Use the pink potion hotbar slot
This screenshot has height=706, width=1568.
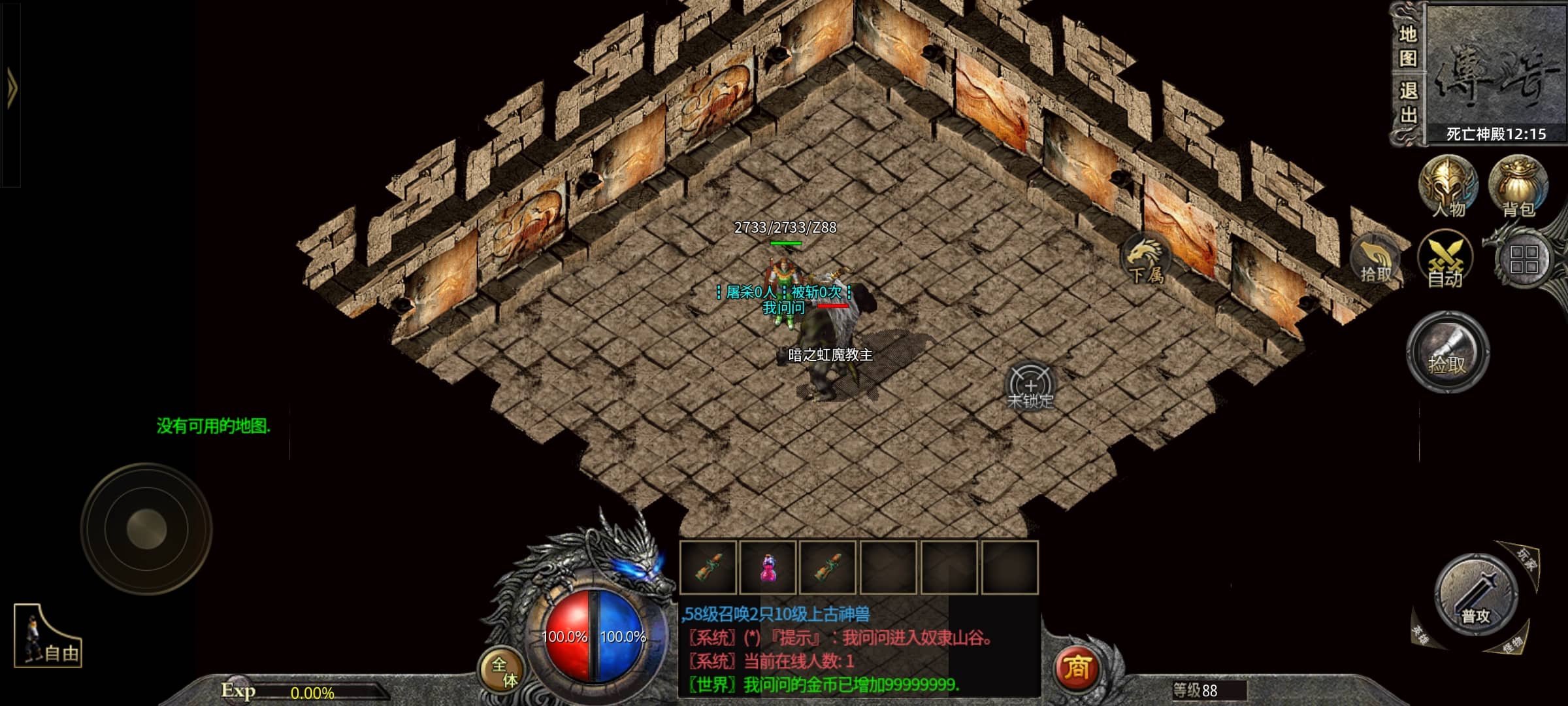768,567
